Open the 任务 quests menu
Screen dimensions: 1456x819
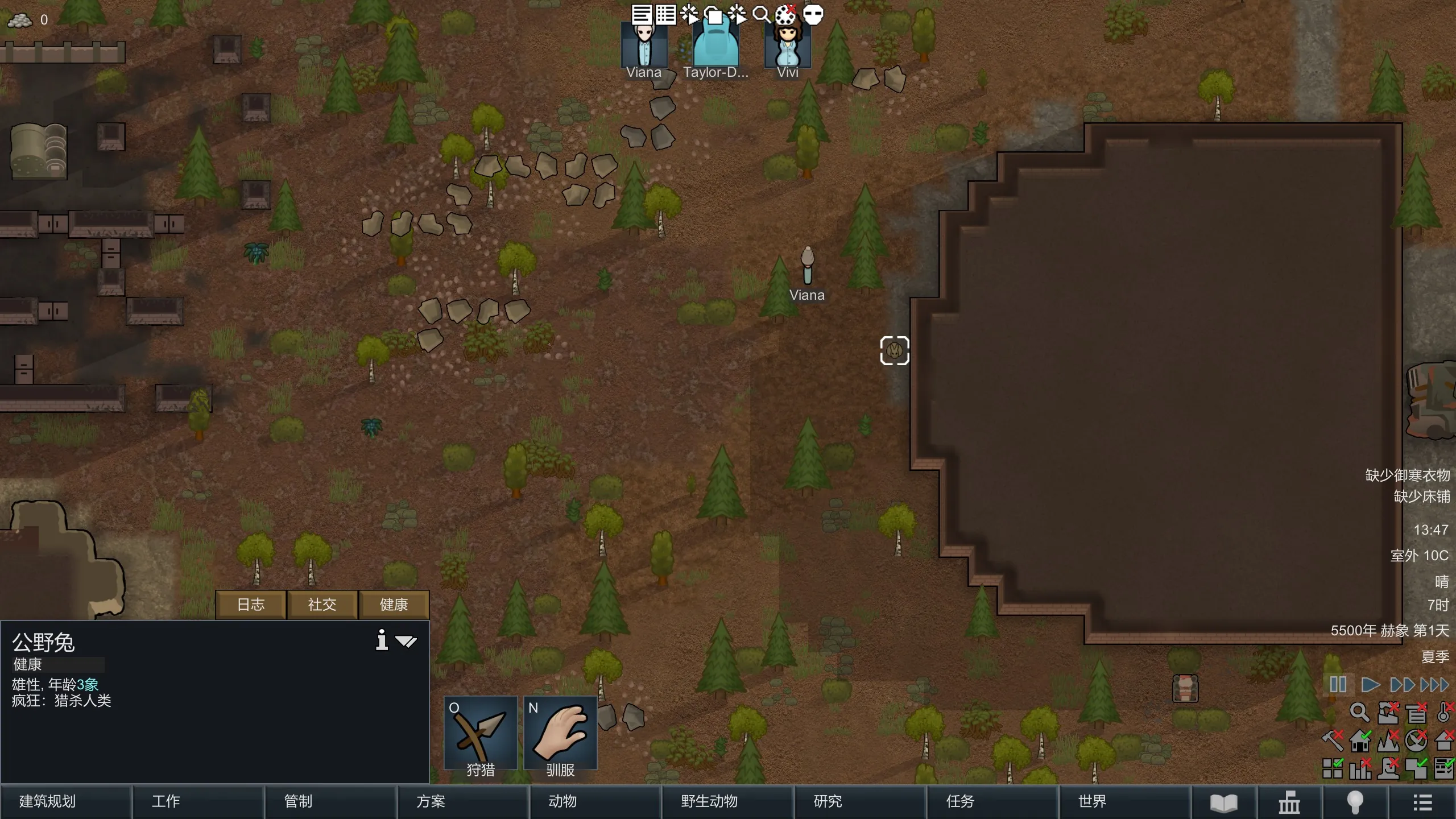[x=992, y=801]
